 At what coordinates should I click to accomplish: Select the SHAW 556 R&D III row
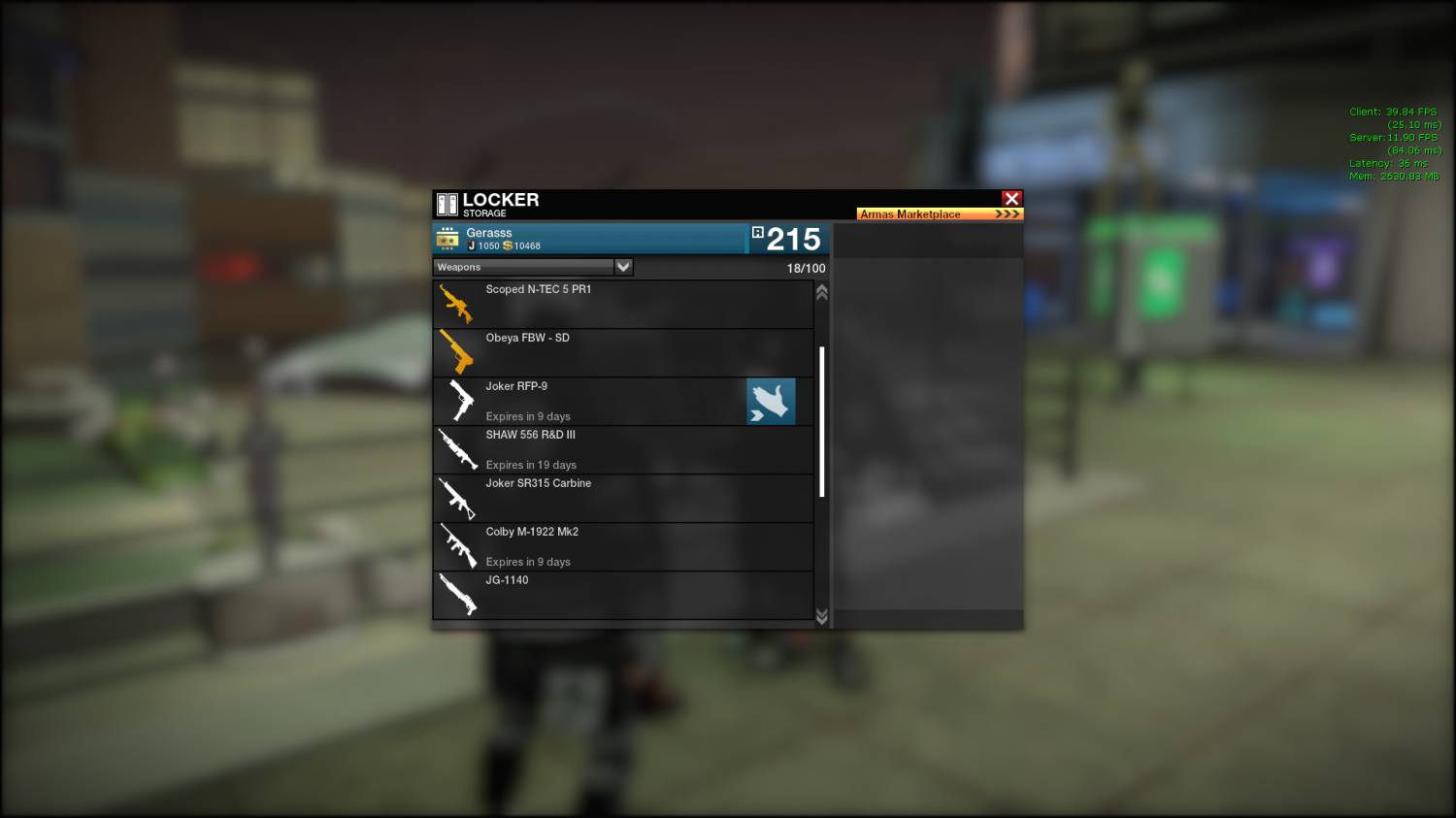621,450
